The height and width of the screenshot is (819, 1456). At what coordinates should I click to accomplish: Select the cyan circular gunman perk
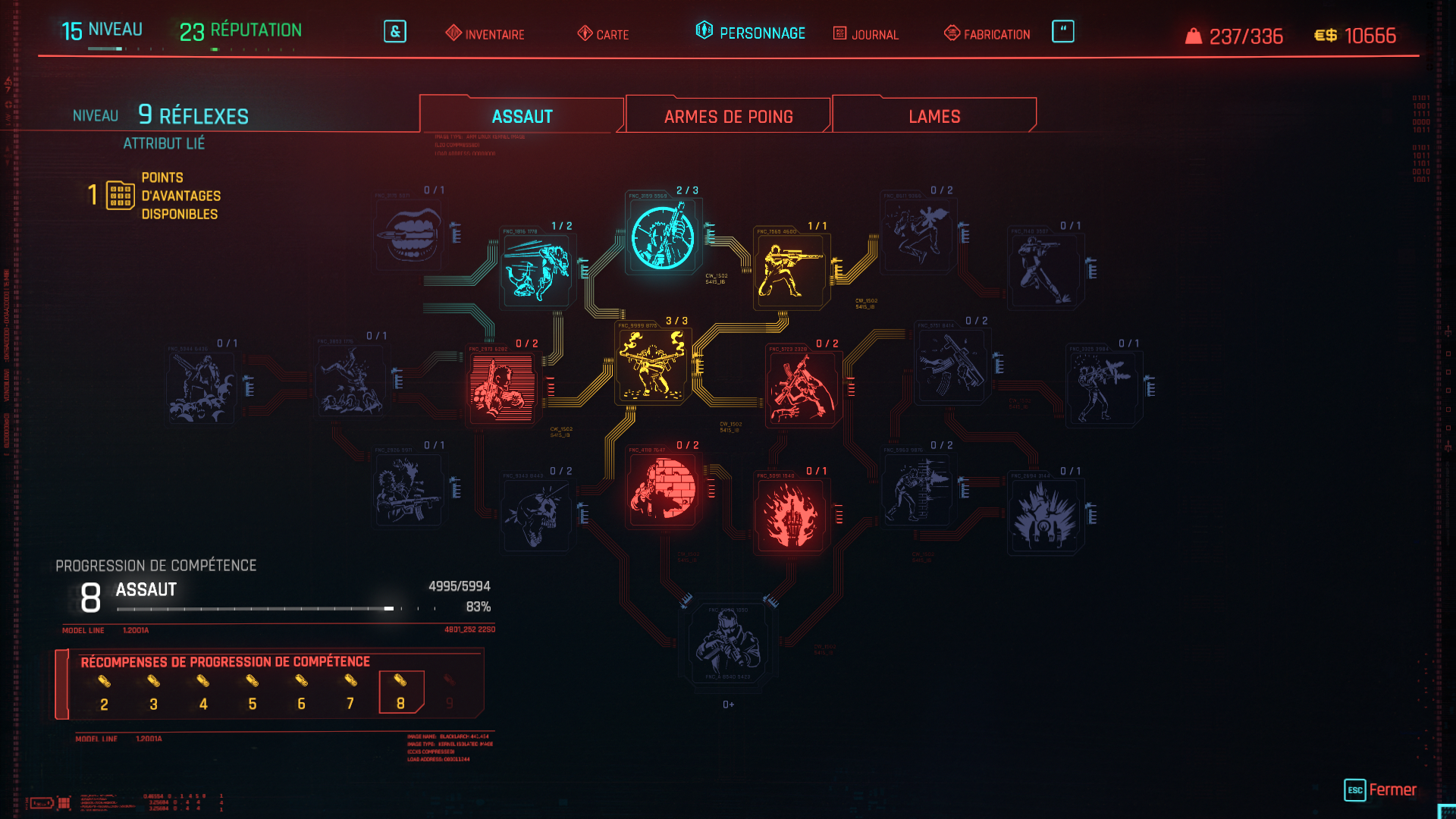point(663,237)
